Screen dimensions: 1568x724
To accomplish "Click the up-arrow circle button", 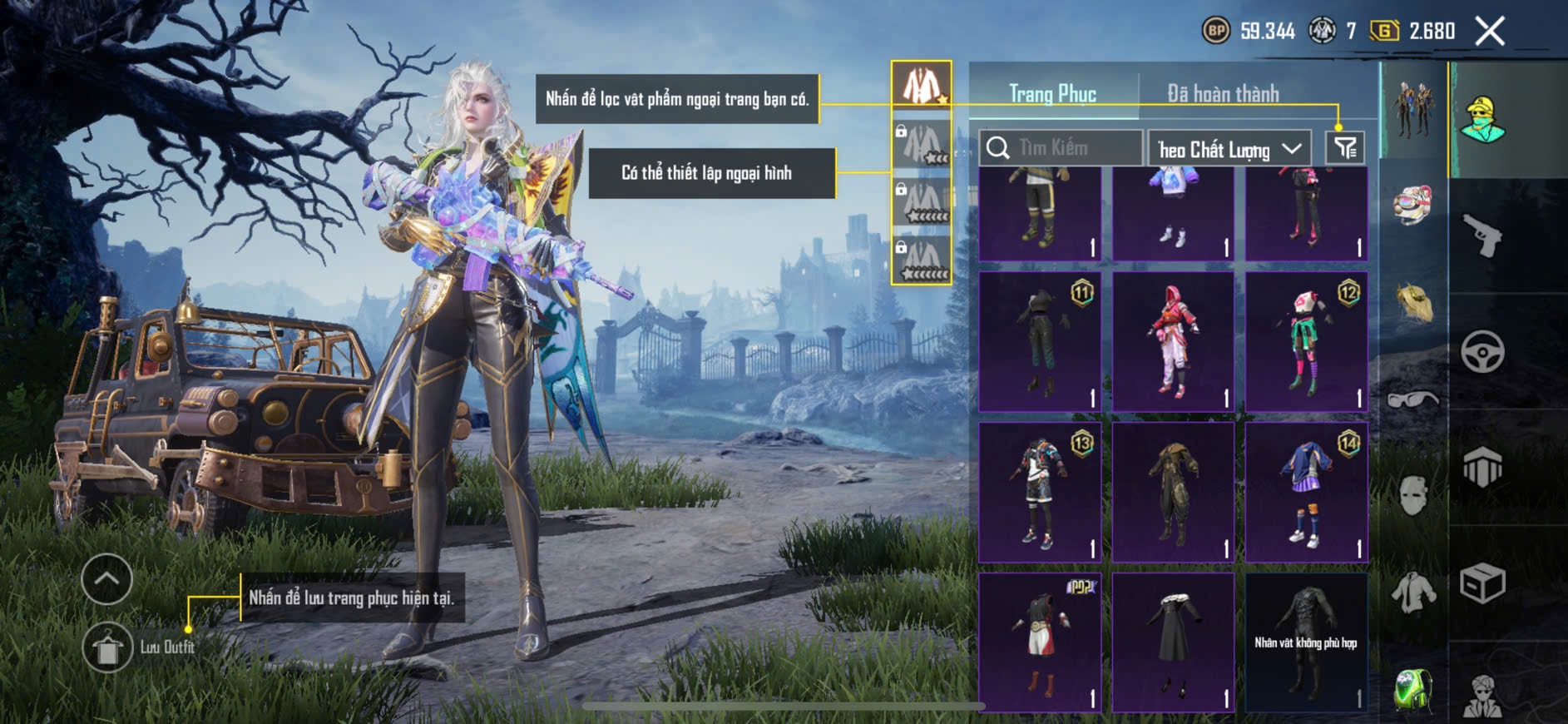I will pyautogui.click(x=107, y=578).
